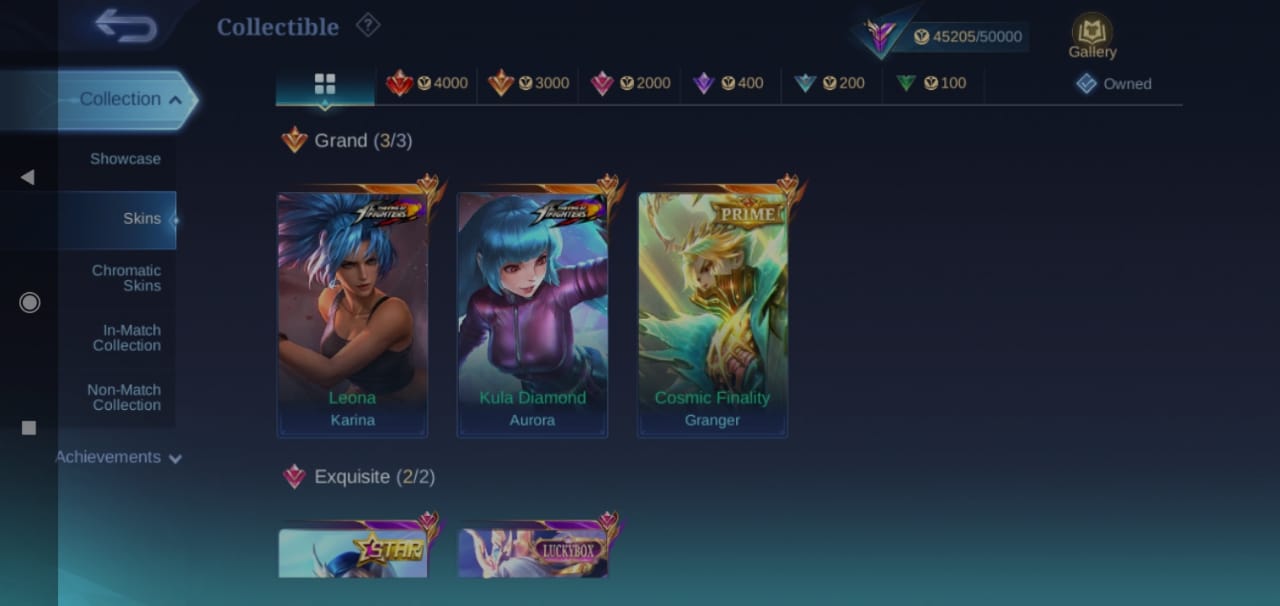This screenshot has height=606, width=1280.
Task: Filter by the 3000 point tier
Action: 529,84
